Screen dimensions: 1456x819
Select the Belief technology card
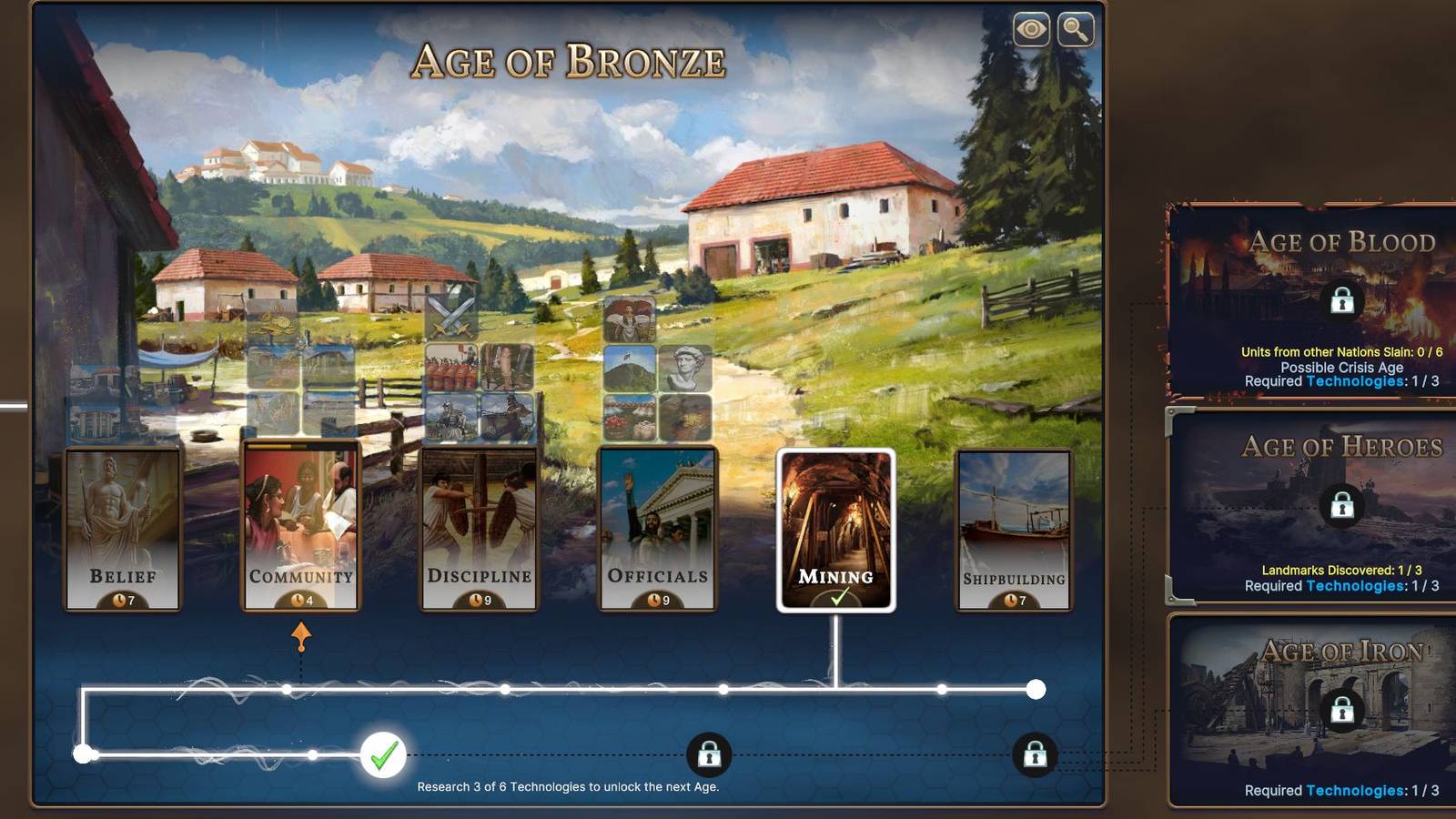click(x=120, y=528)
